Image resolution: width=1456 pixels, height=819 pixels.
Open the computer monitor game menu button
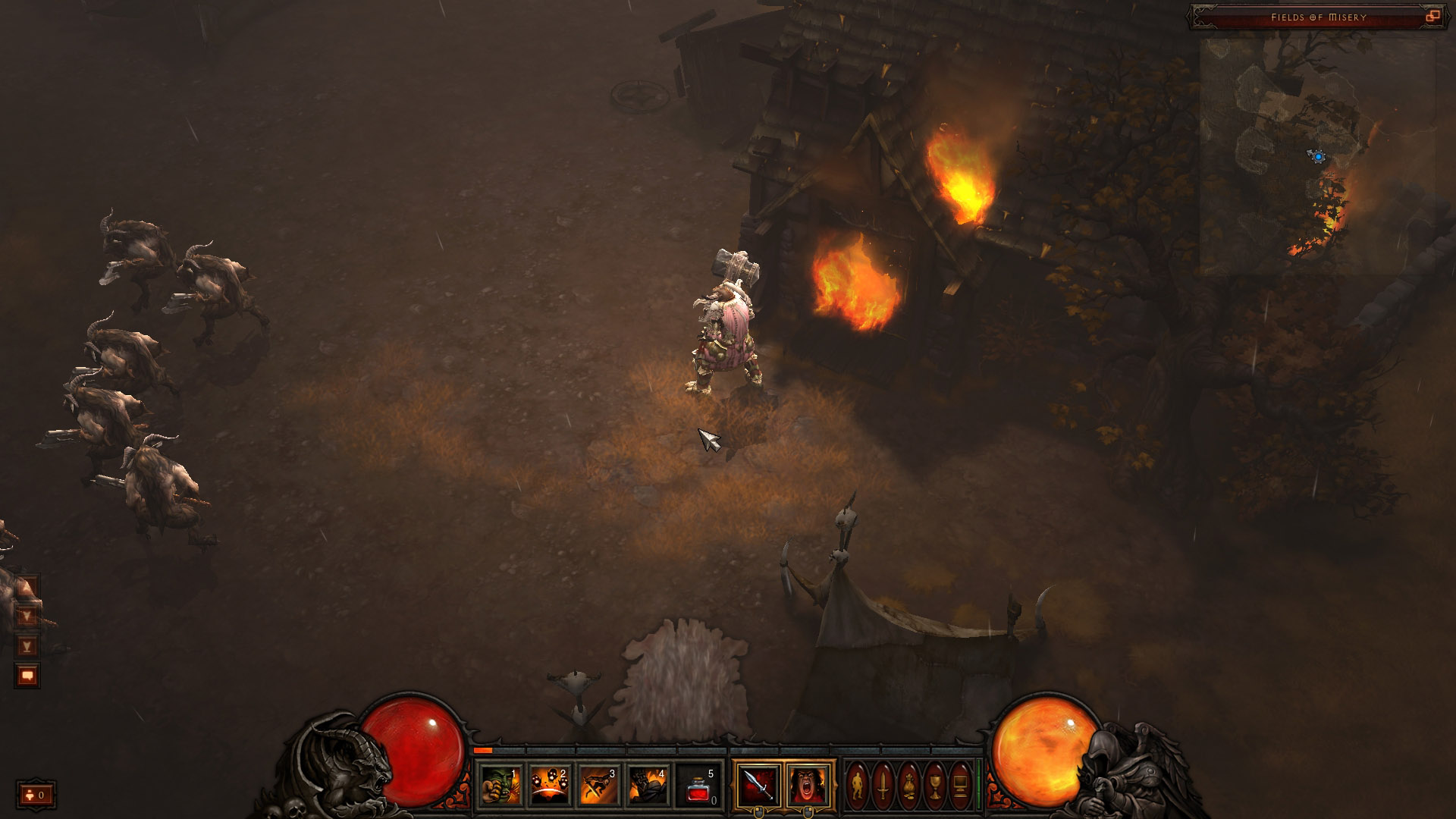coord(960,784)
